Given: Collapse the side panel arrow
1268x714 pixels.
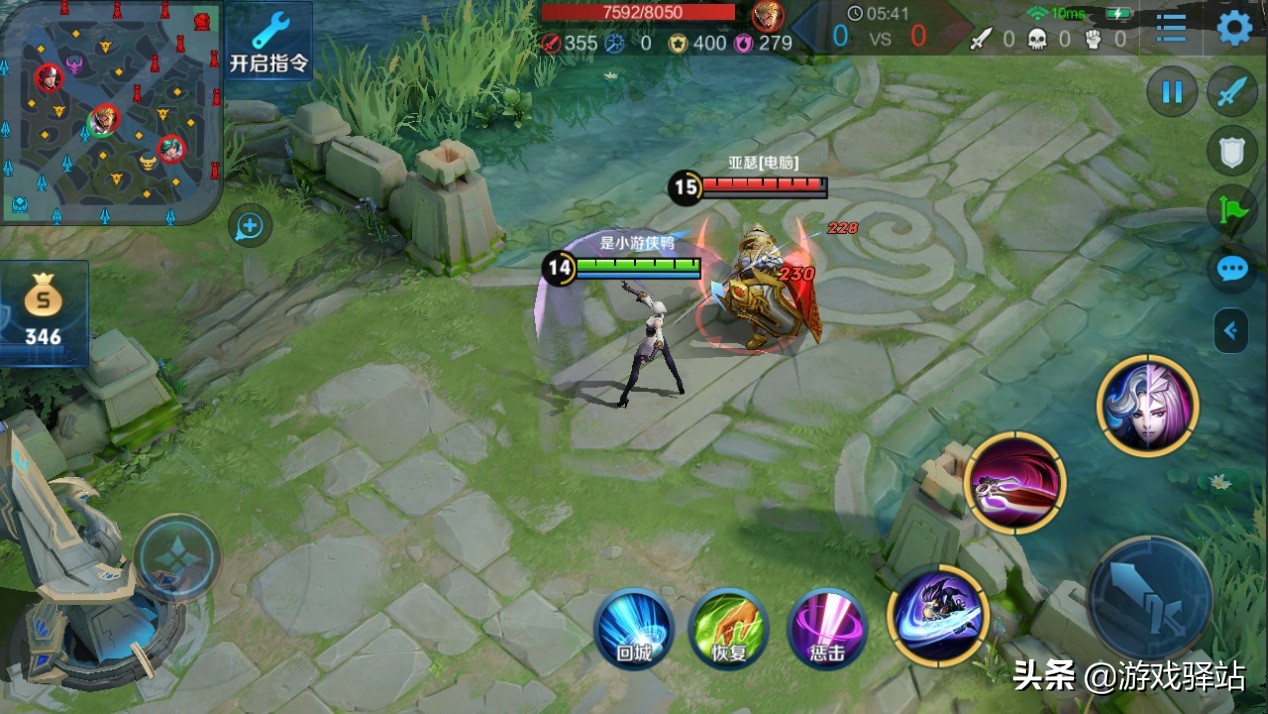Looking at the screenshot, I should pyautogui.click(x=1231, y=330).
